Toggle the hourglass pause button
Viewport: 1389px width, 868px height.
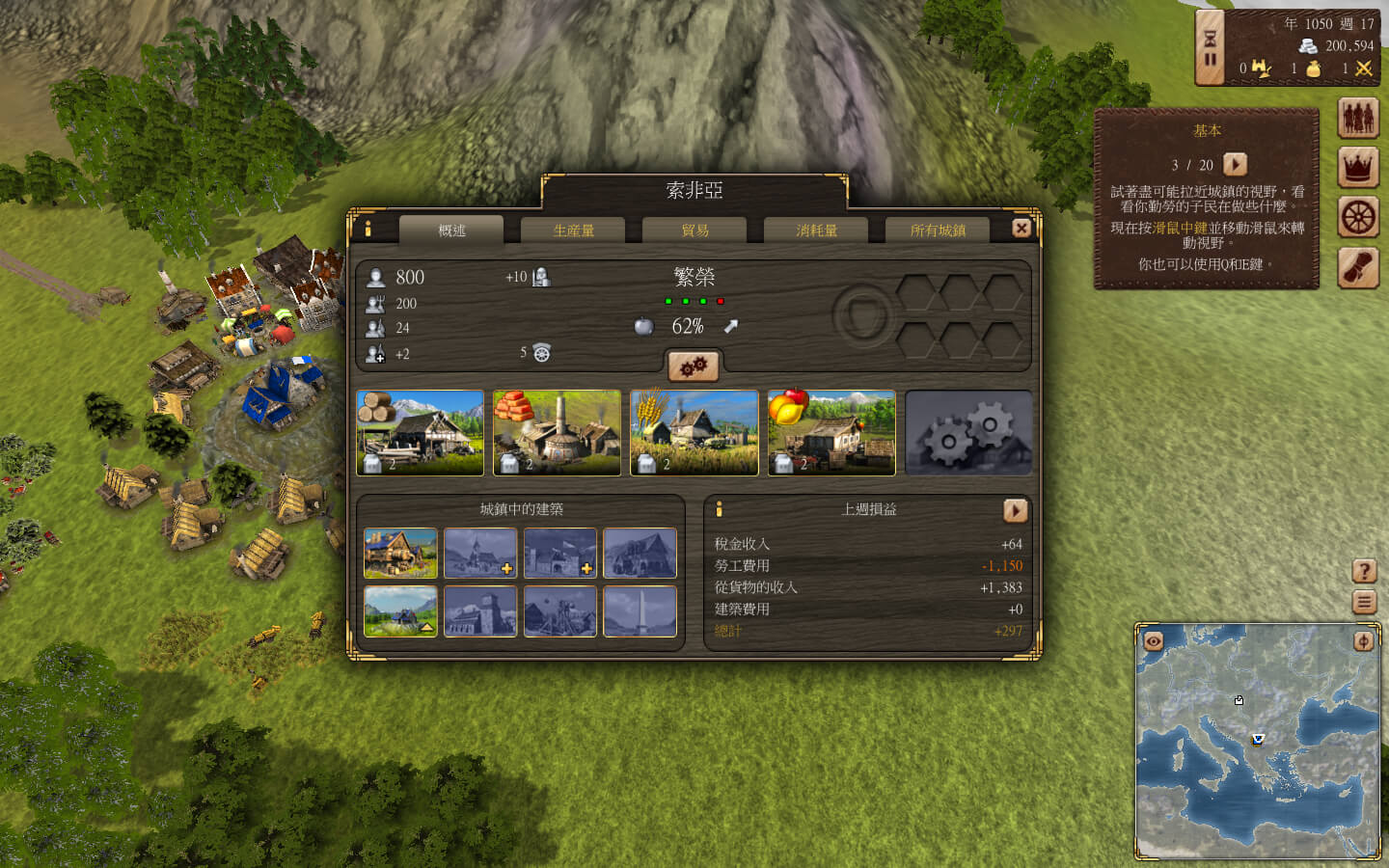click(1210, 48)
